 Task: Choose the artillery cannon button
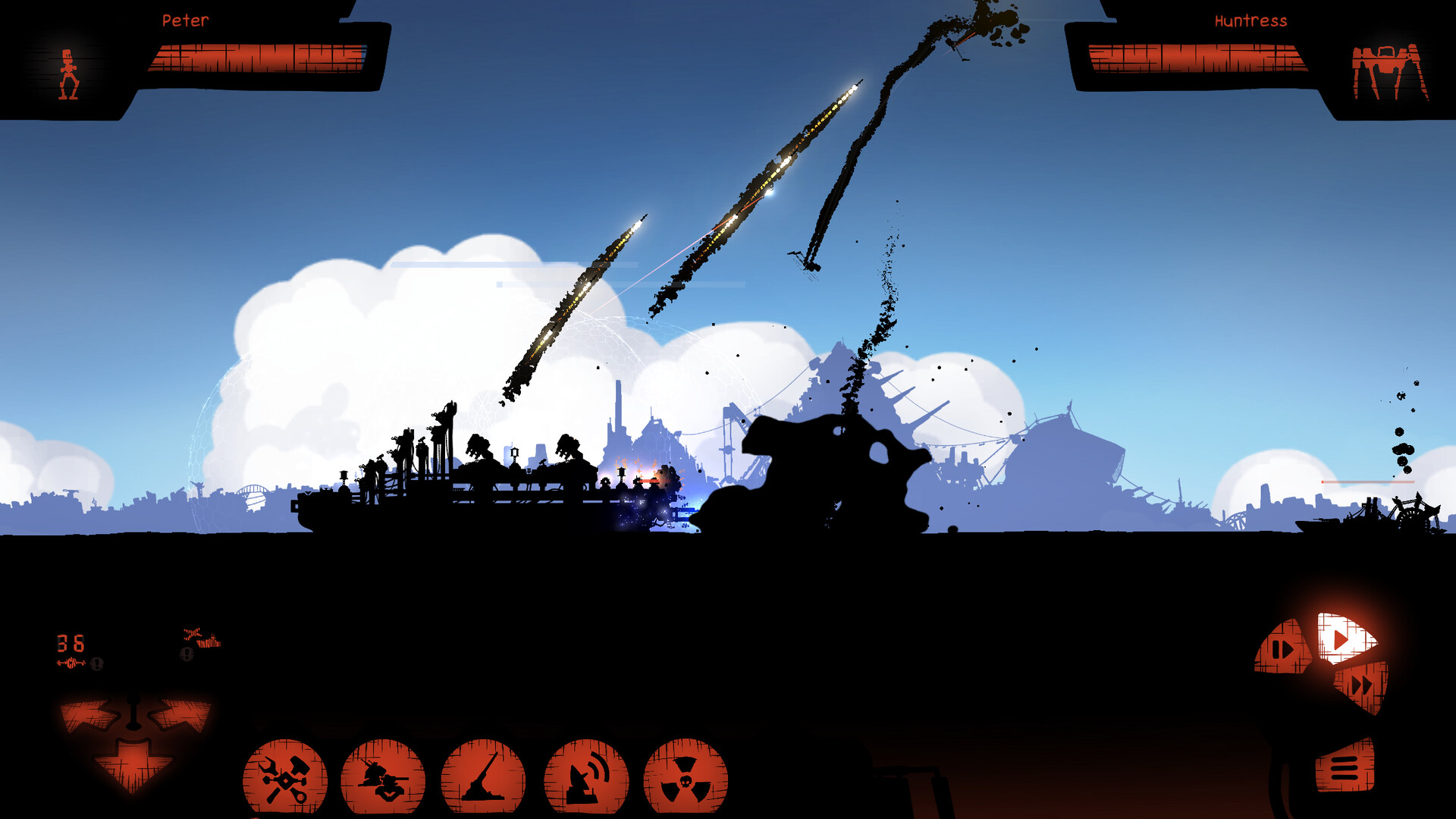click(x=483, y=778)
